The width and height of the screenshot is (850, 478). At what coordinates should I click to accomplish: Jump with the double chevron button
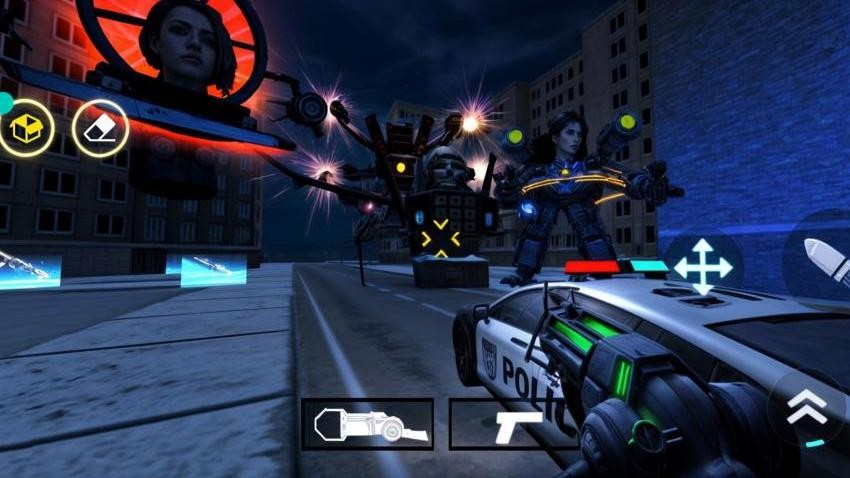[x=806, y=407]
